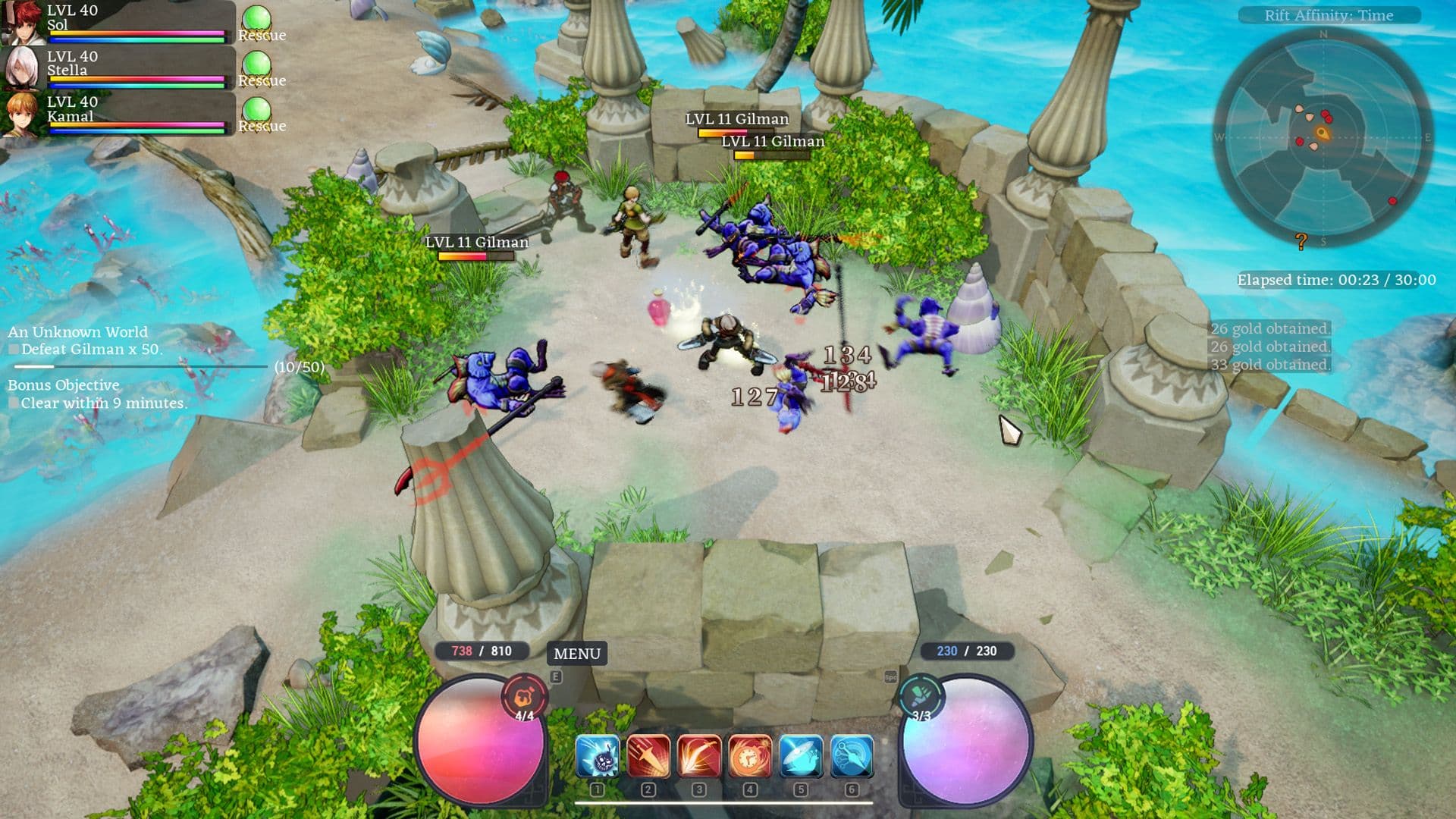The image size is (1456, 819).
Task: Click the Rescue orb next to Sol
Action: [257, 20]
